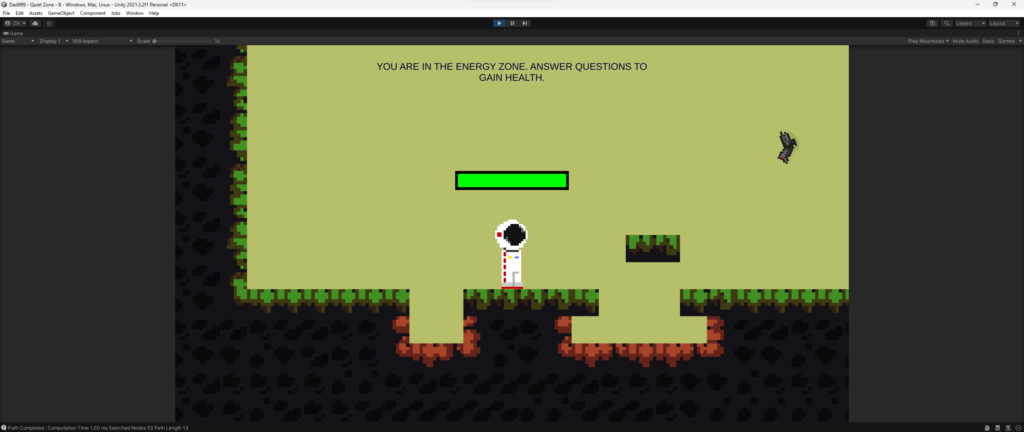
Task: Pause the game with the editor pause button
Action: point(512,22)
